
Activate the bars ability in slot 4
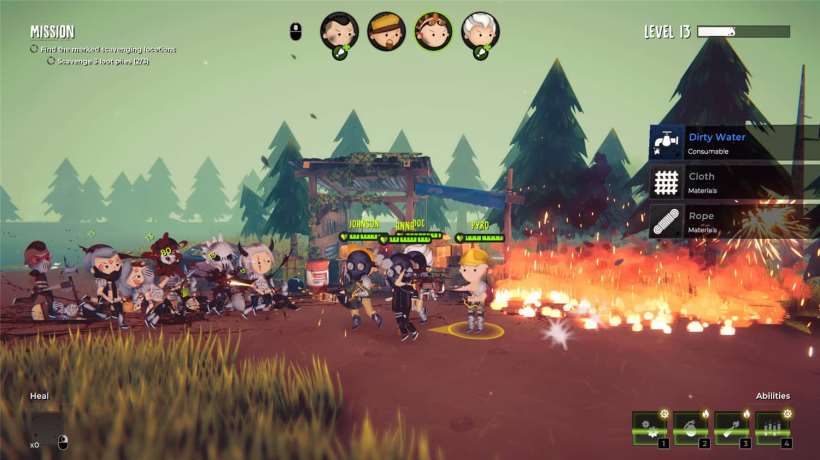[772, 427]
